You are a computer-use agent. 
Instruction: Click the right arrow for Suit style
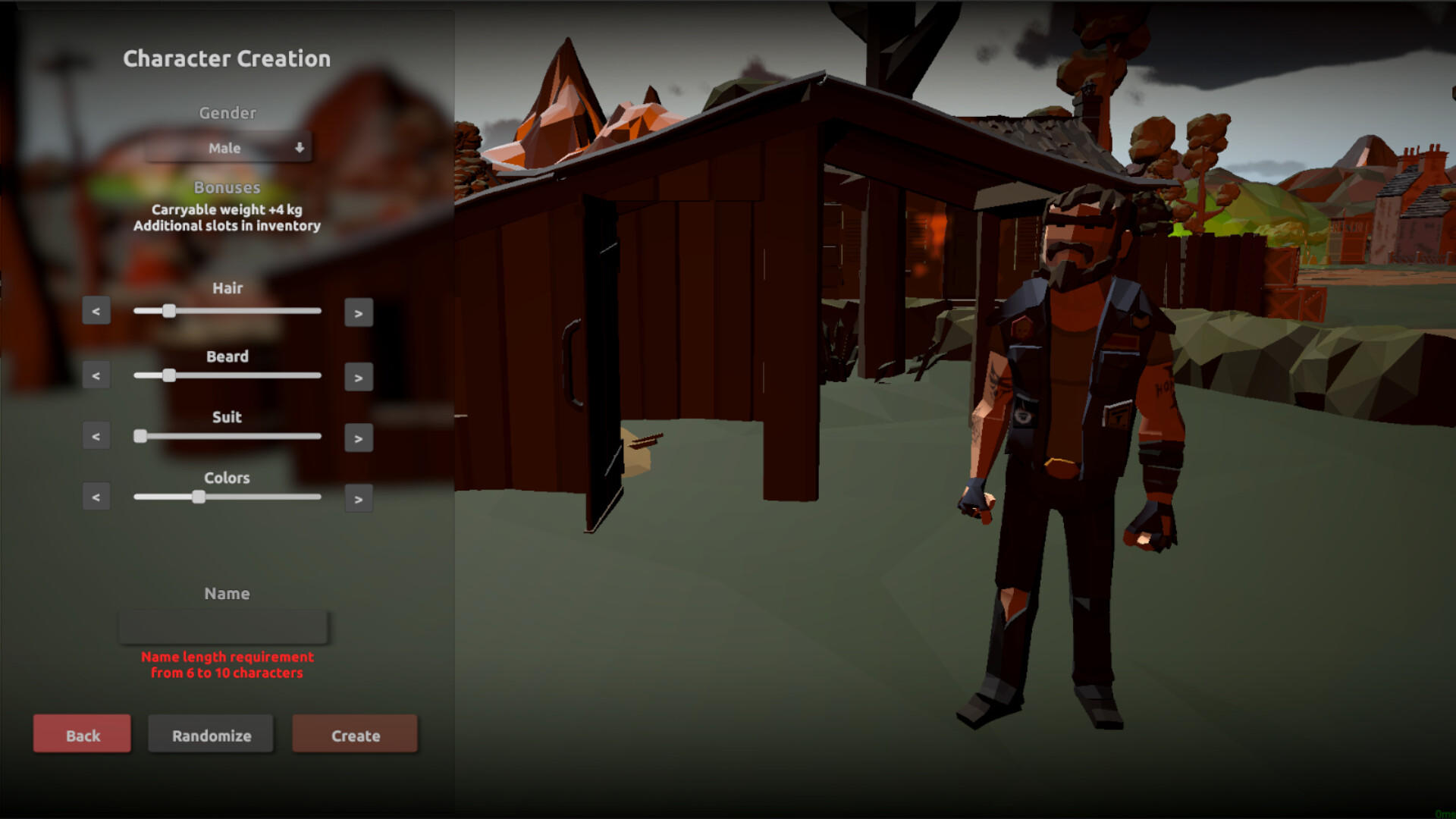click(359, 438)
